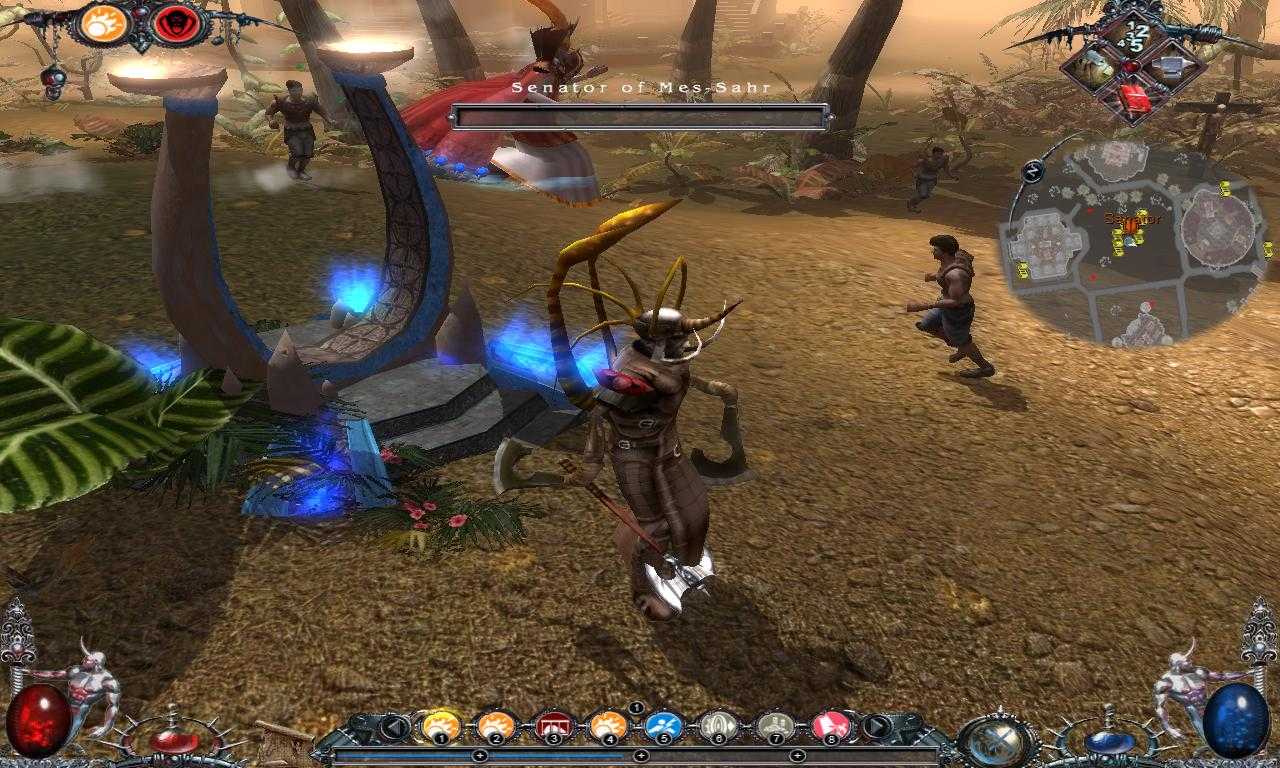Cast the blue spell in hotbar slot 5

(662, 726)
